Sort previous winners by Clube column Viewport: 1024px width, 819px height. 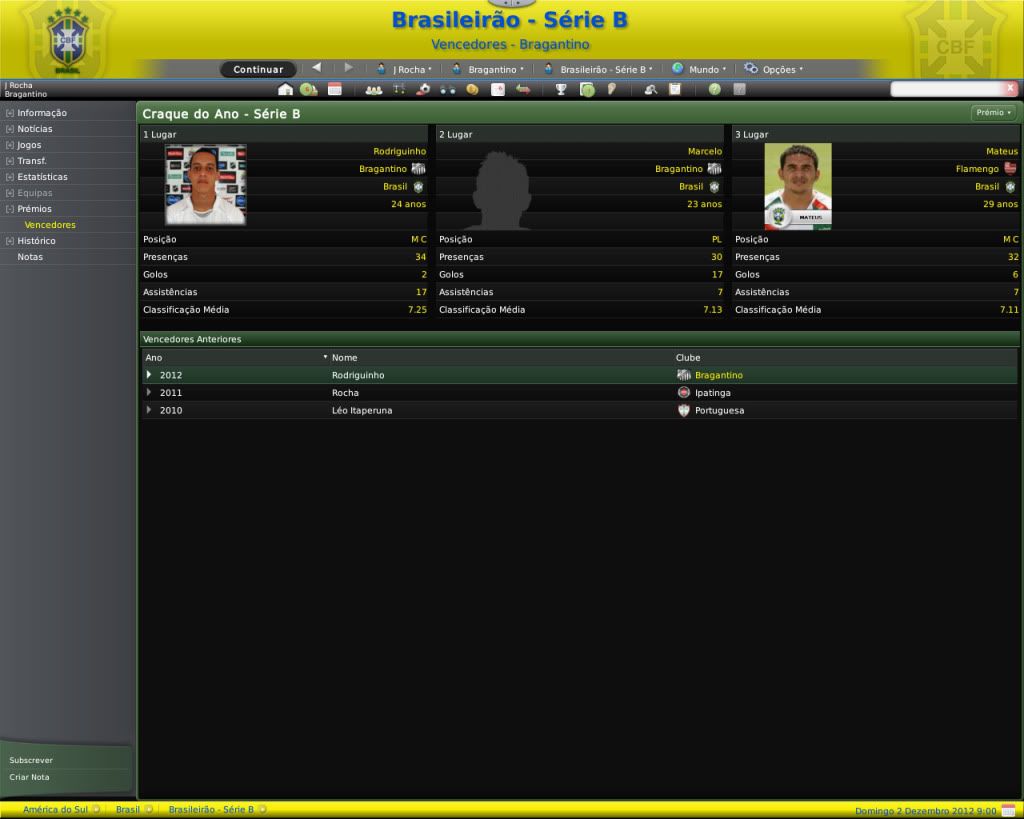tap(688, 357)
